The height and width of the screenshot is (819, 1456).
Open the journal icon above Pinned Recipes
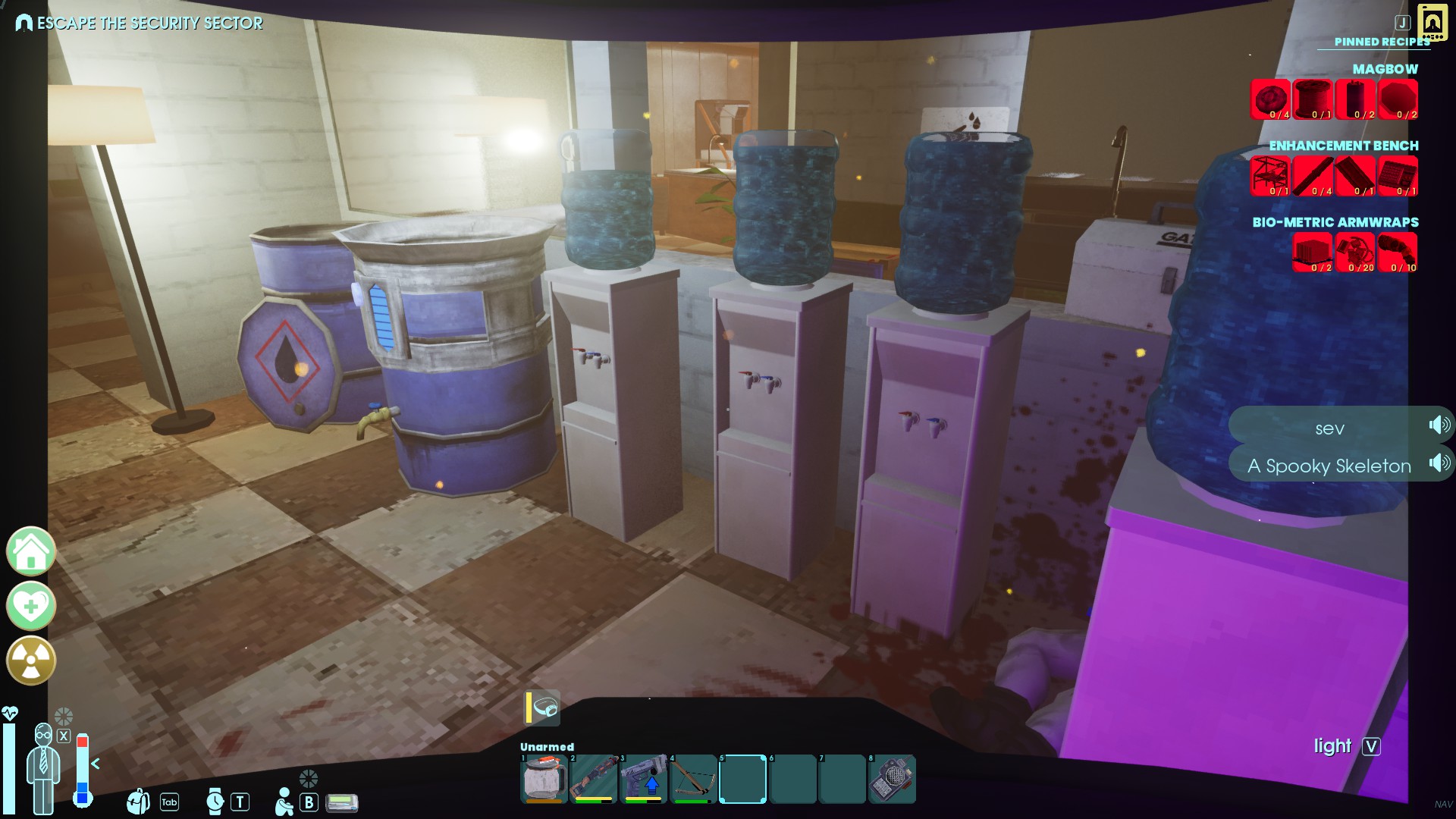(x=1432, y=23)
